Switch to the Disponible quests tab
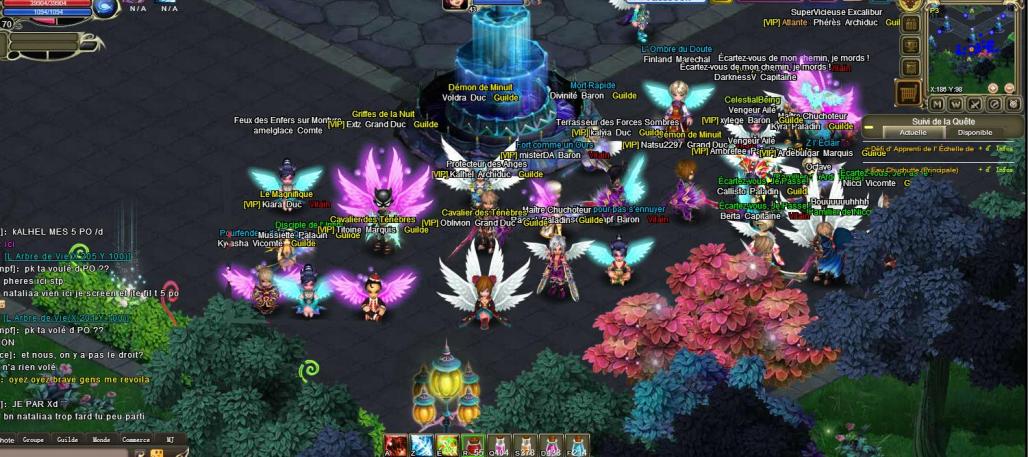Viewport: 1028px width, 457px height. (974, 132)
